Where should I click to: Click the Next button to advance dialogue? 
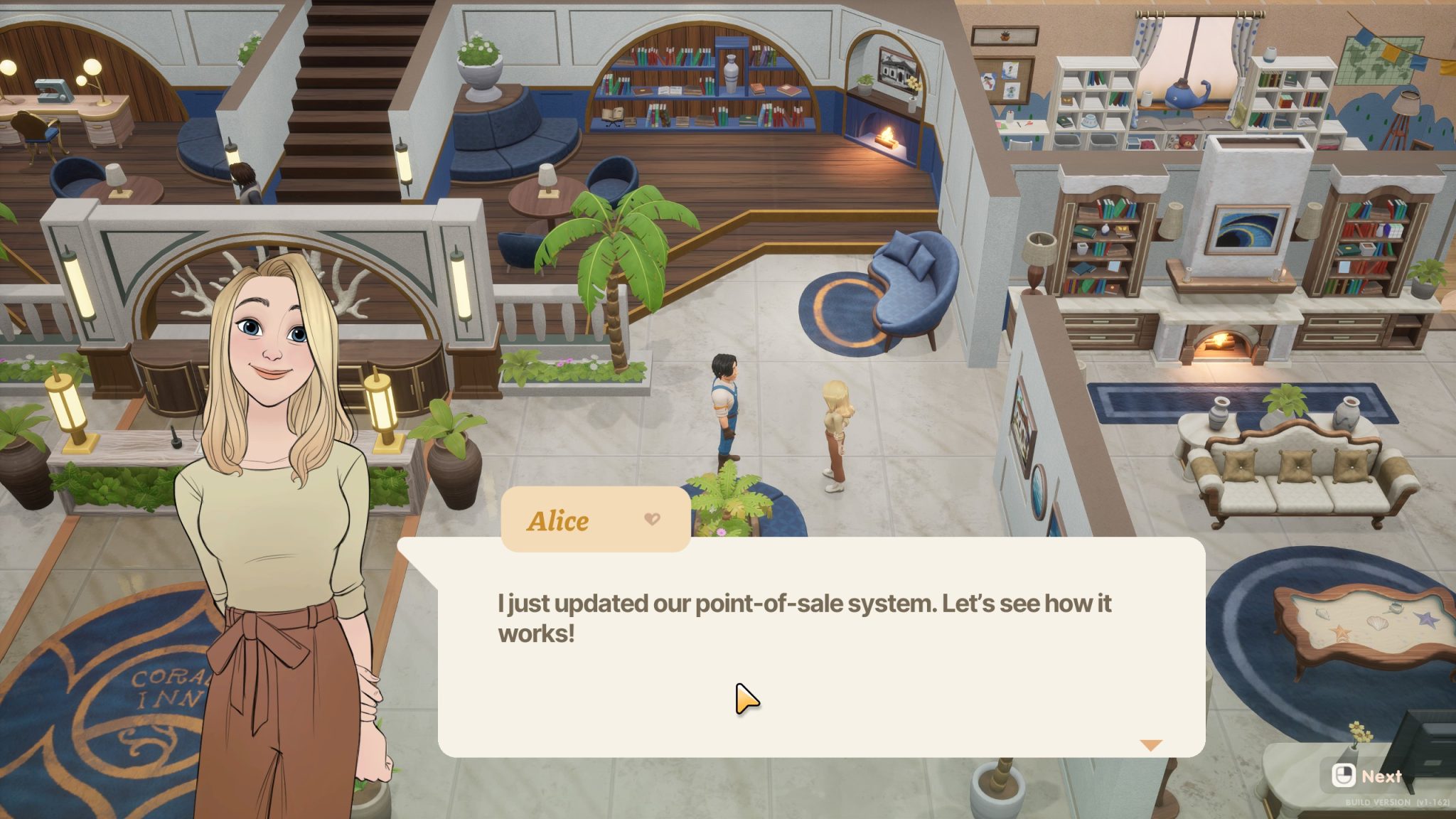pyautogui.click(x=1365, y=776)
